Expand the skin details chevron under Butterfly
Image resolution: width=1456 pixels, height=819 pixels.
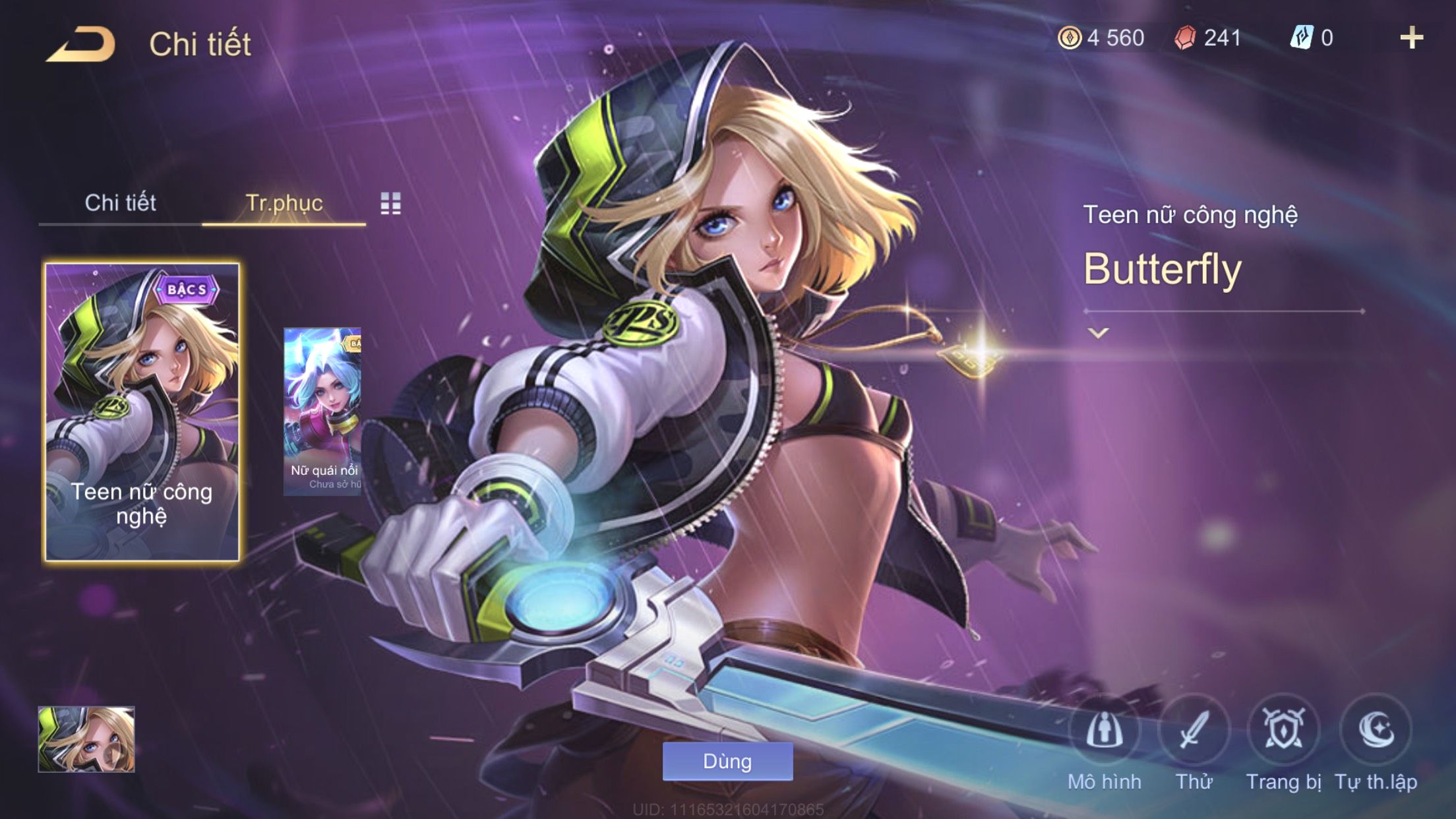click(1098, 333)
